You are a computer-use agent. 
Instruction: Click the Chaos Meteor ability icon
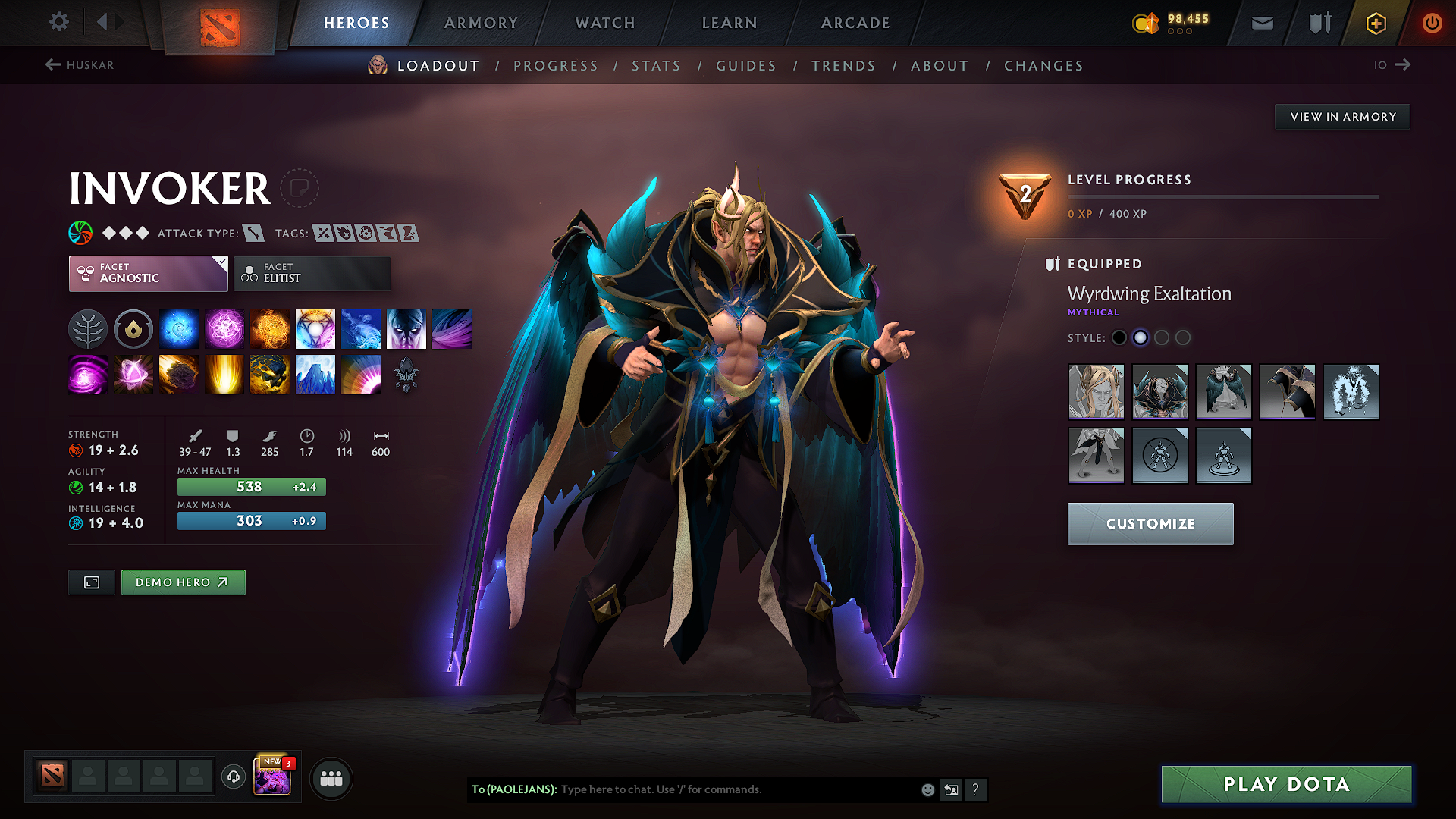tap(179, 374)
